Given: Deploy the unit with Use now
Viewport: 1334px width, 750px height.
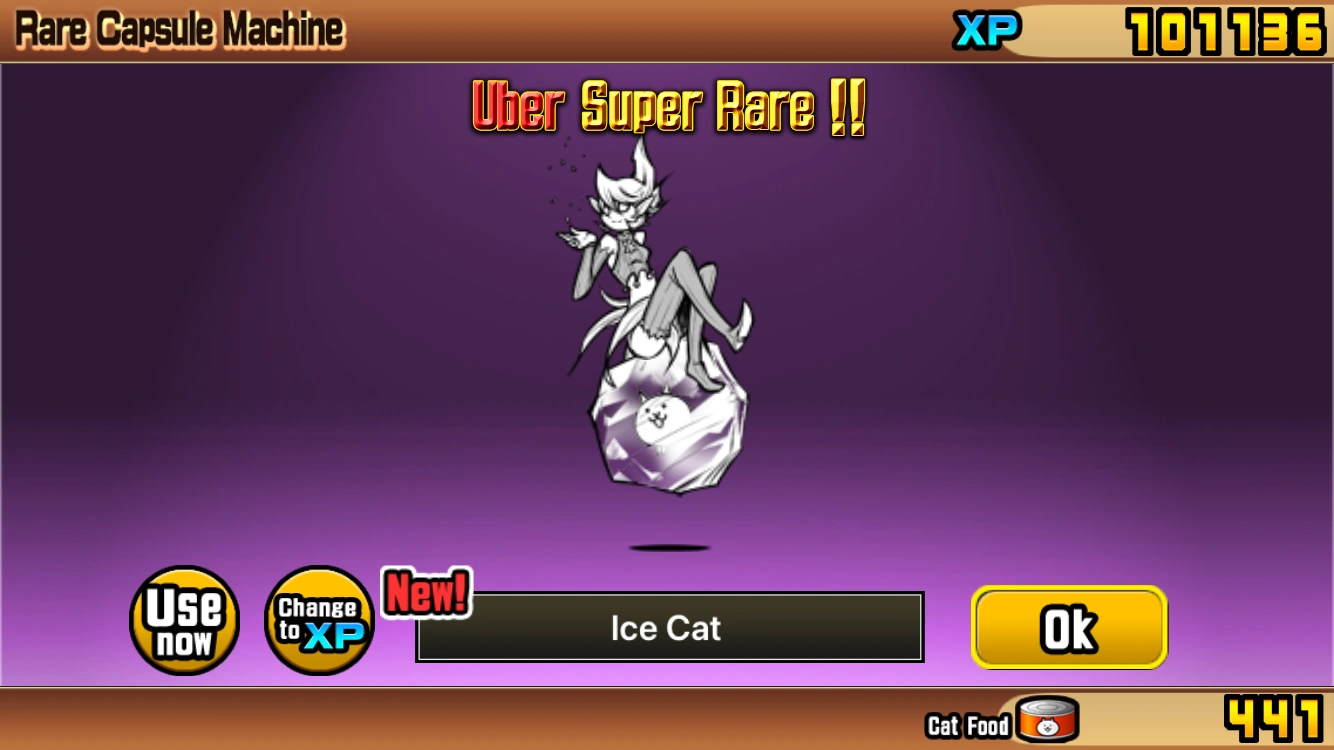Looking at the screenshot, I should [183, 620].
